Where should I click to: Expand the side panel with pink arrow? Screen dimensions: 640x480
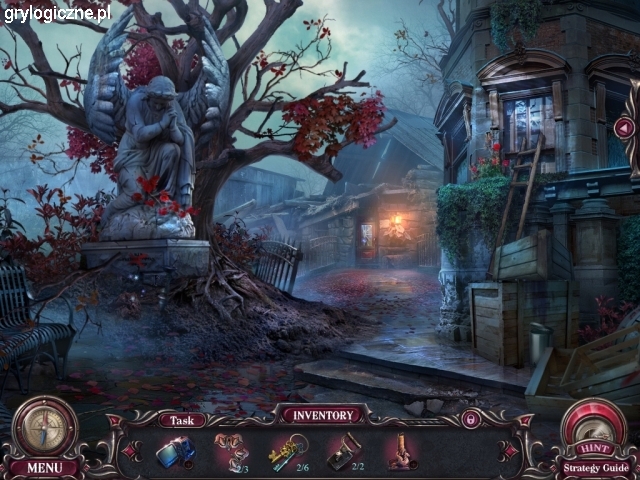[625, 127]
